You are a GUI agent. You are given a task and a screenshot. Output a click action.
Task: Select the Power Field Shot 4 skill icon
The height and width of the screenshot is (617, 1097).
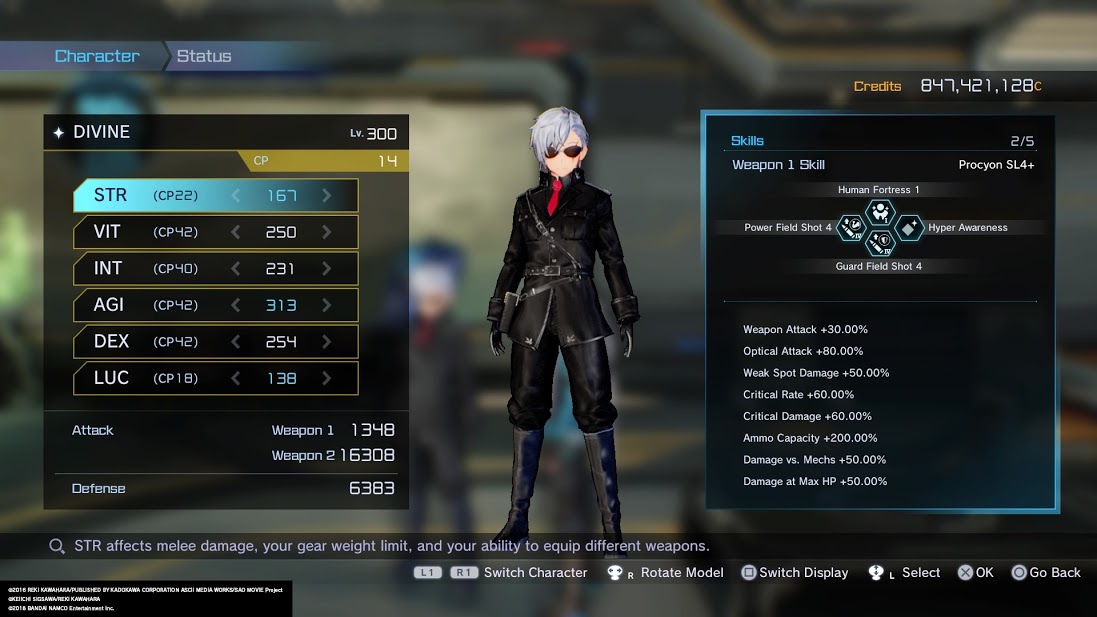point(851,228)
